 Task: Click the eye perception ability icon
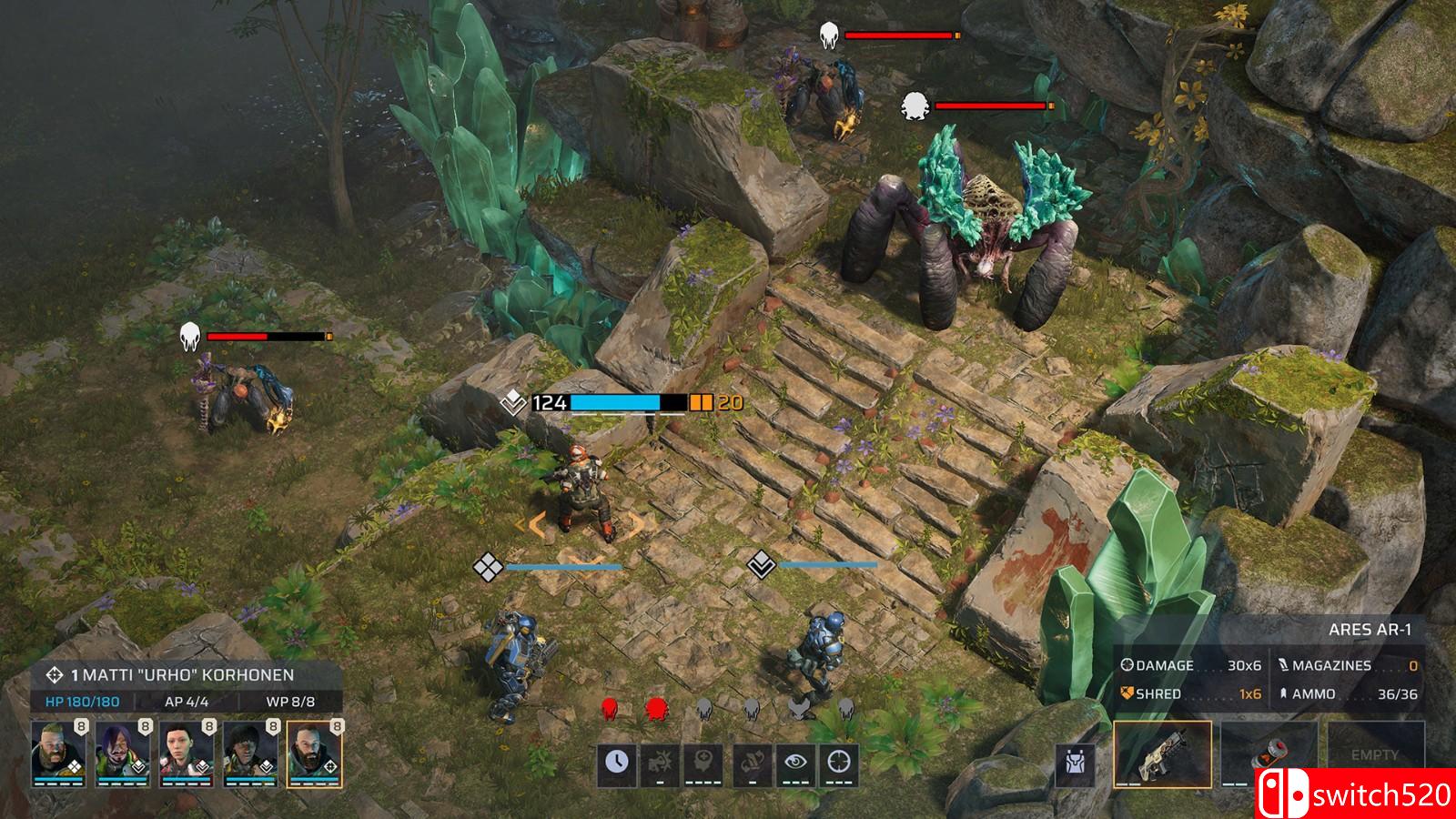tap(796, 762)
